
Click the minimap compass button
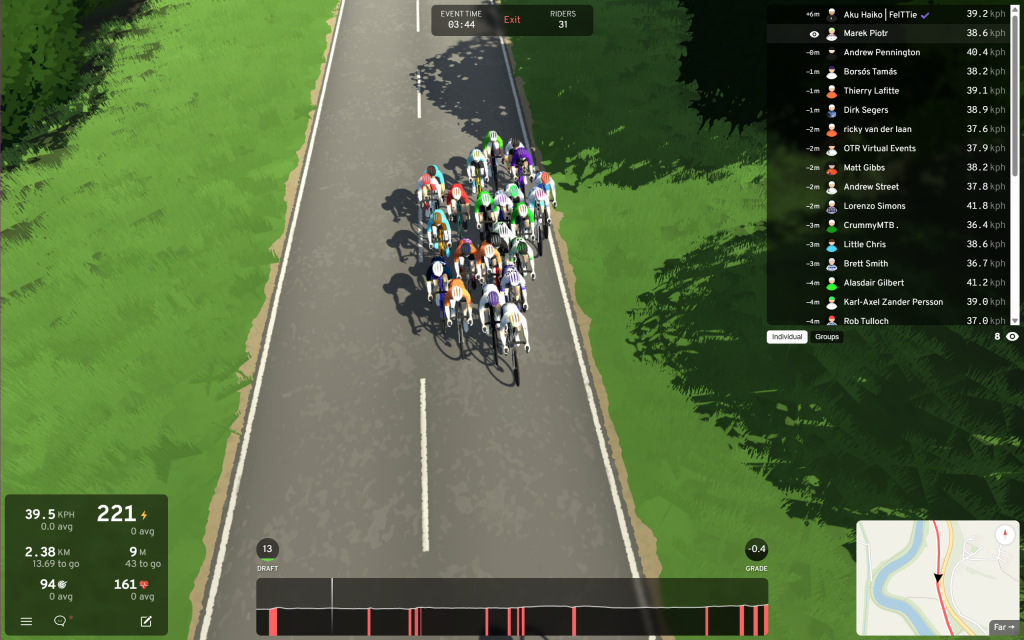coord(1006,535)
